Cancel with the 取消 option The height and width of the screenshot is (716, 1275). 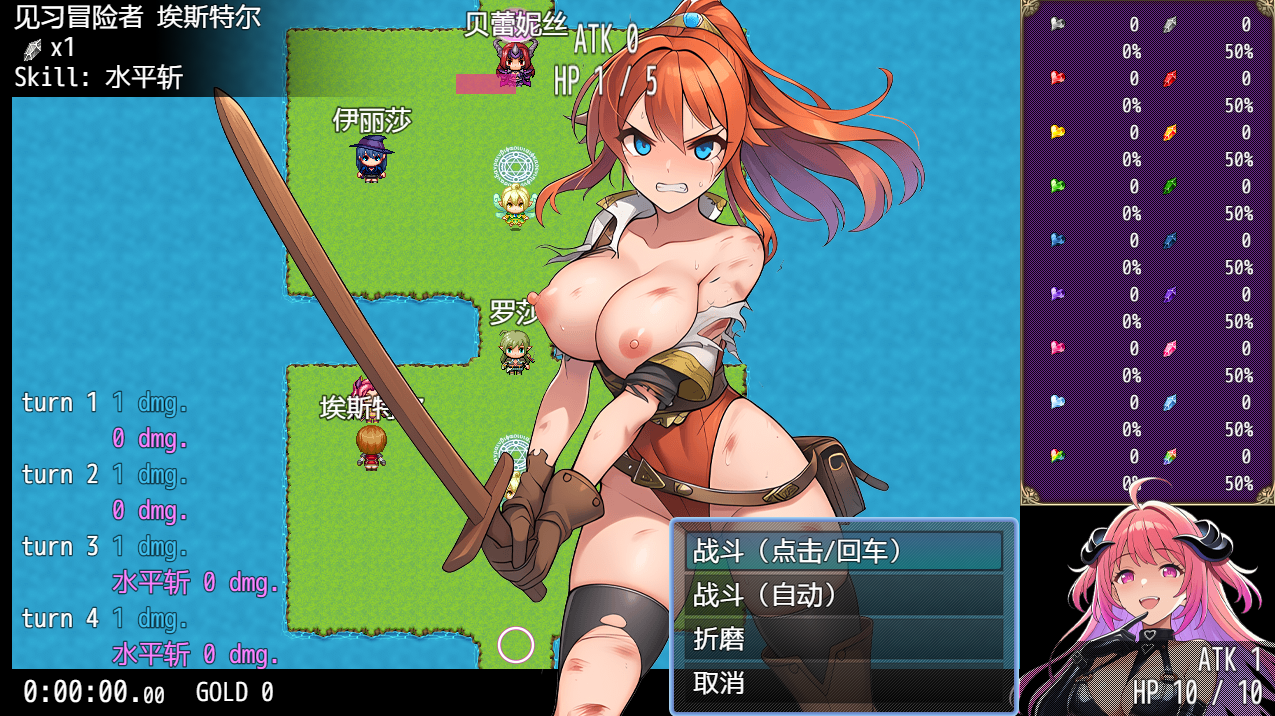[x=843, y=683]
